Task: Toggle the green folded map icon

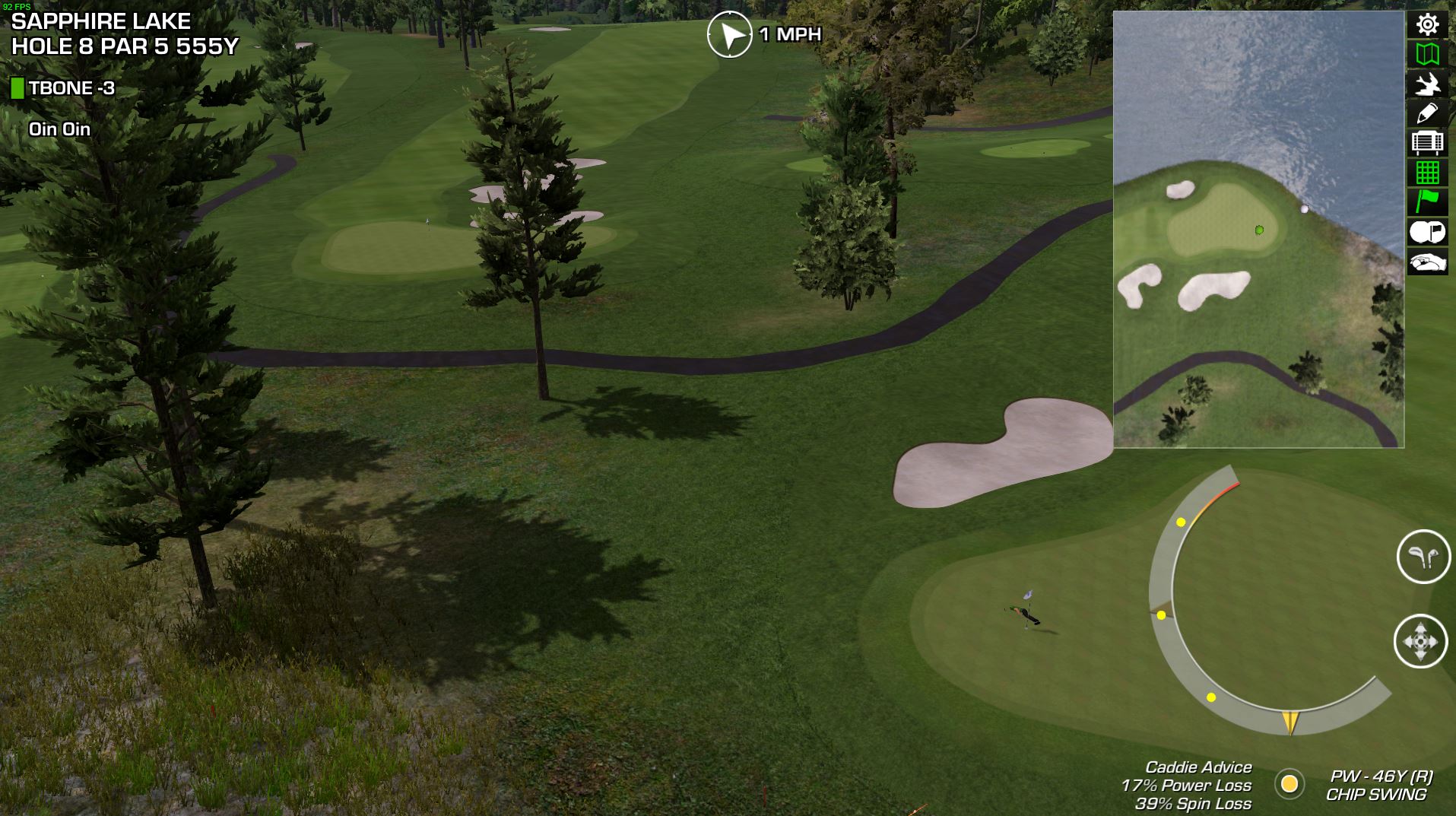Action: (1427, 55)
